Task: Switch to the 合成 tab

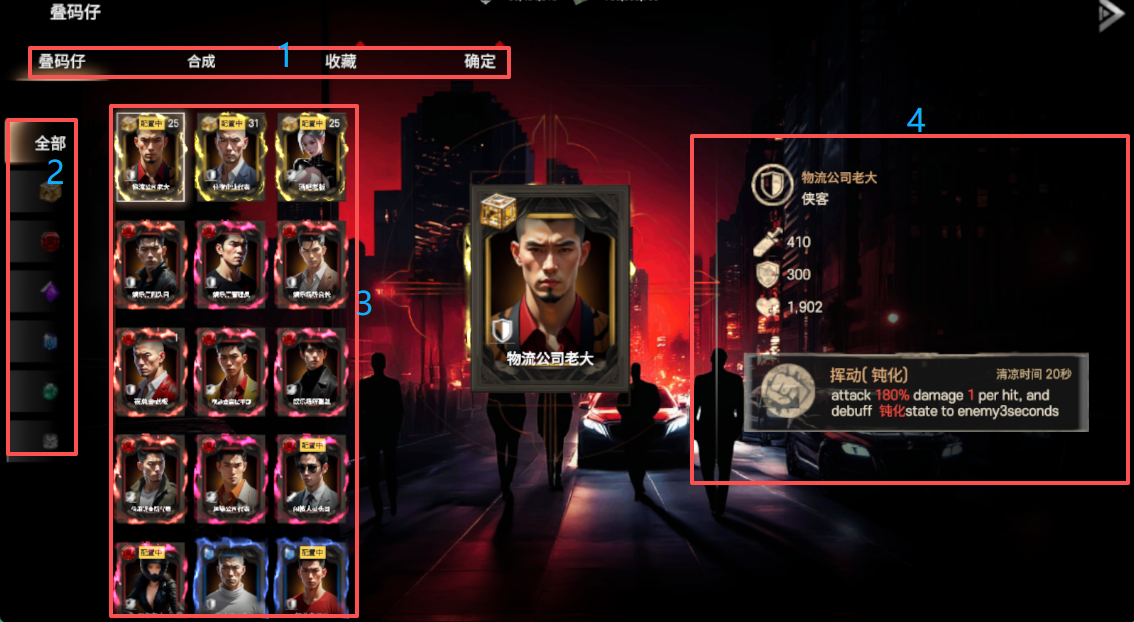Action: pyautogui.click(x=201, y=62)
